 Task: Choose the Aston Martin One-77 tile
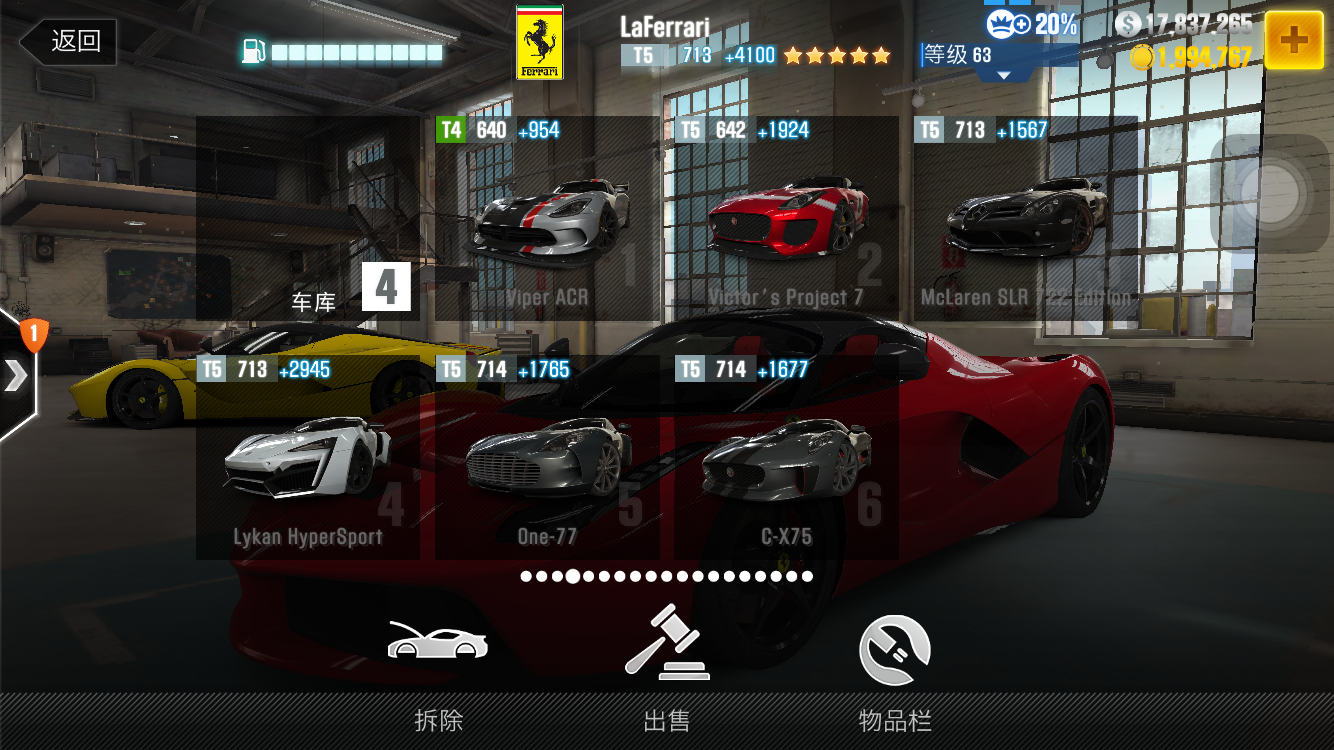tap(547, 458)
